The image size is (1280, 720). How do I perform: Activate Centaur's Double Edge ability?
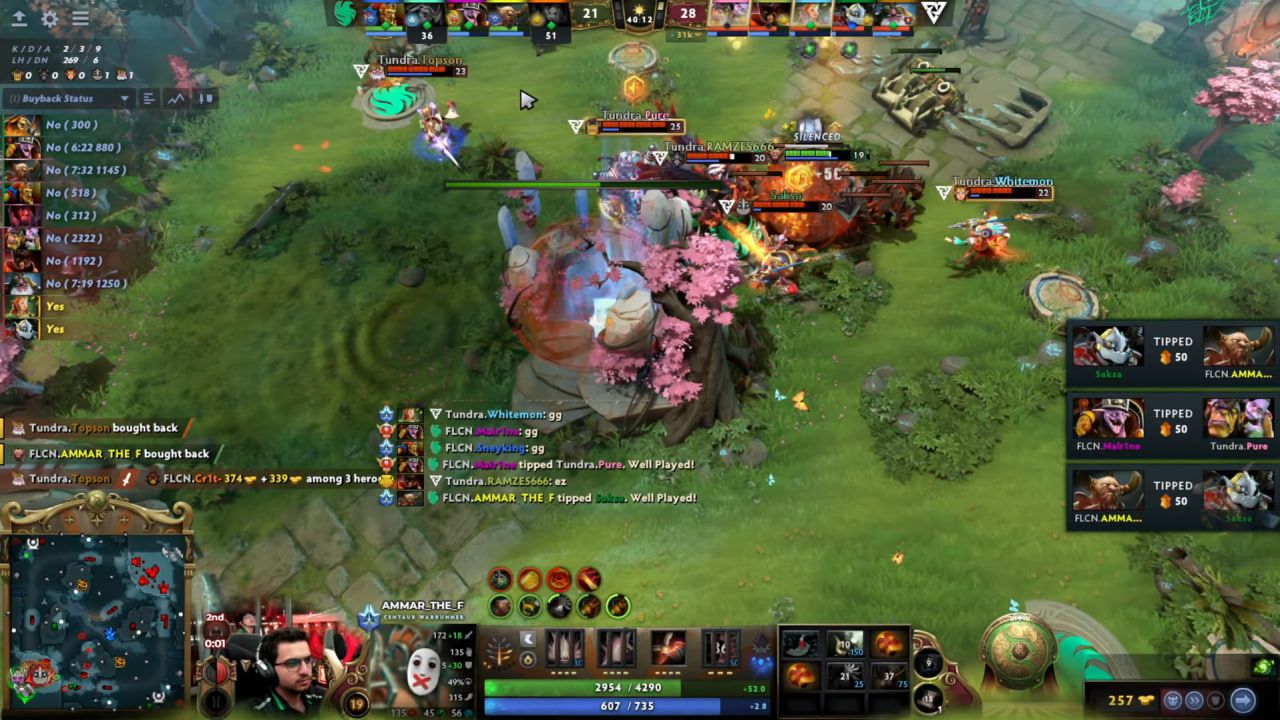(x=616, y=650)
